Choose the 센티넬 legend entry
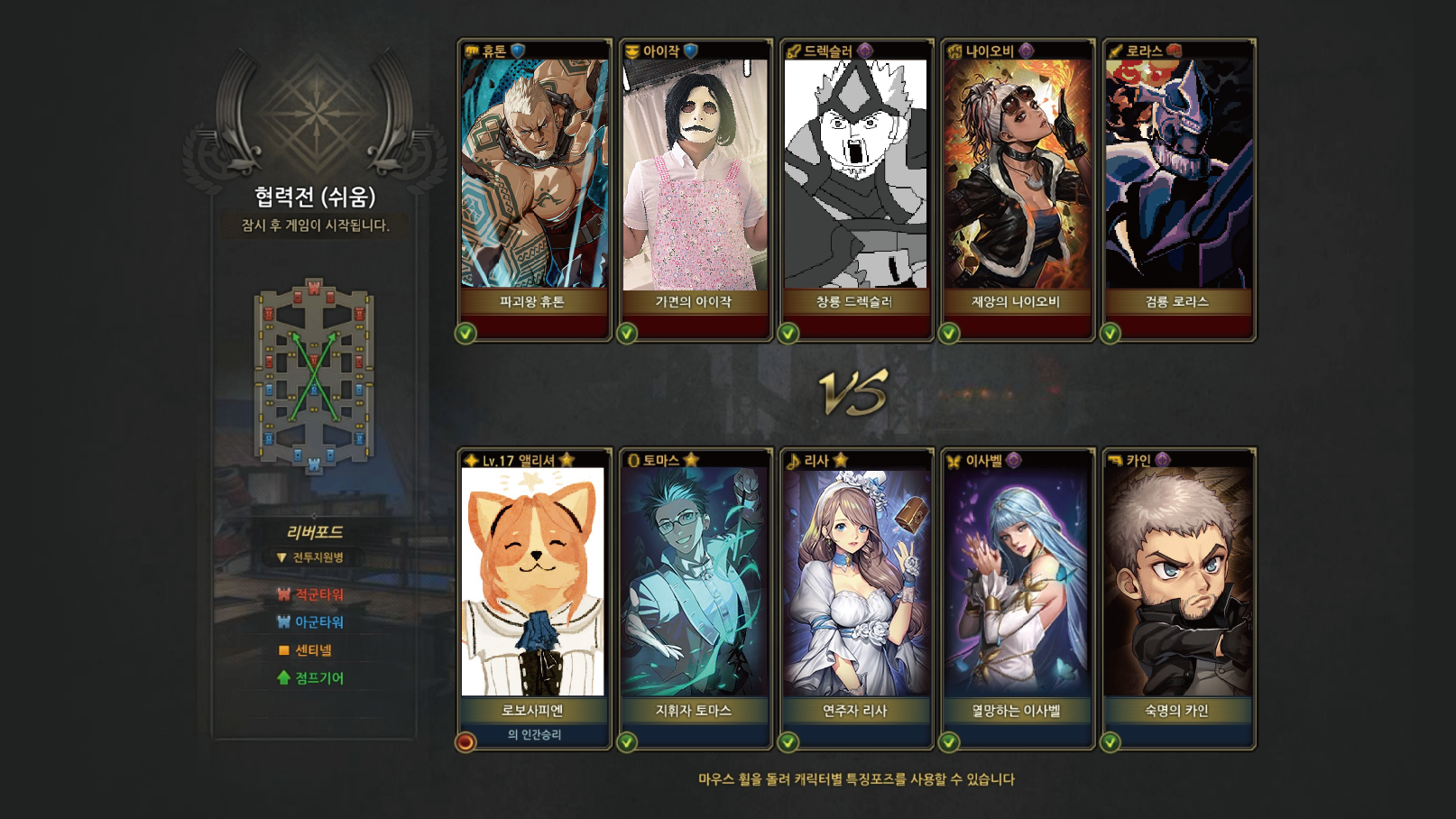 (307, 650)
